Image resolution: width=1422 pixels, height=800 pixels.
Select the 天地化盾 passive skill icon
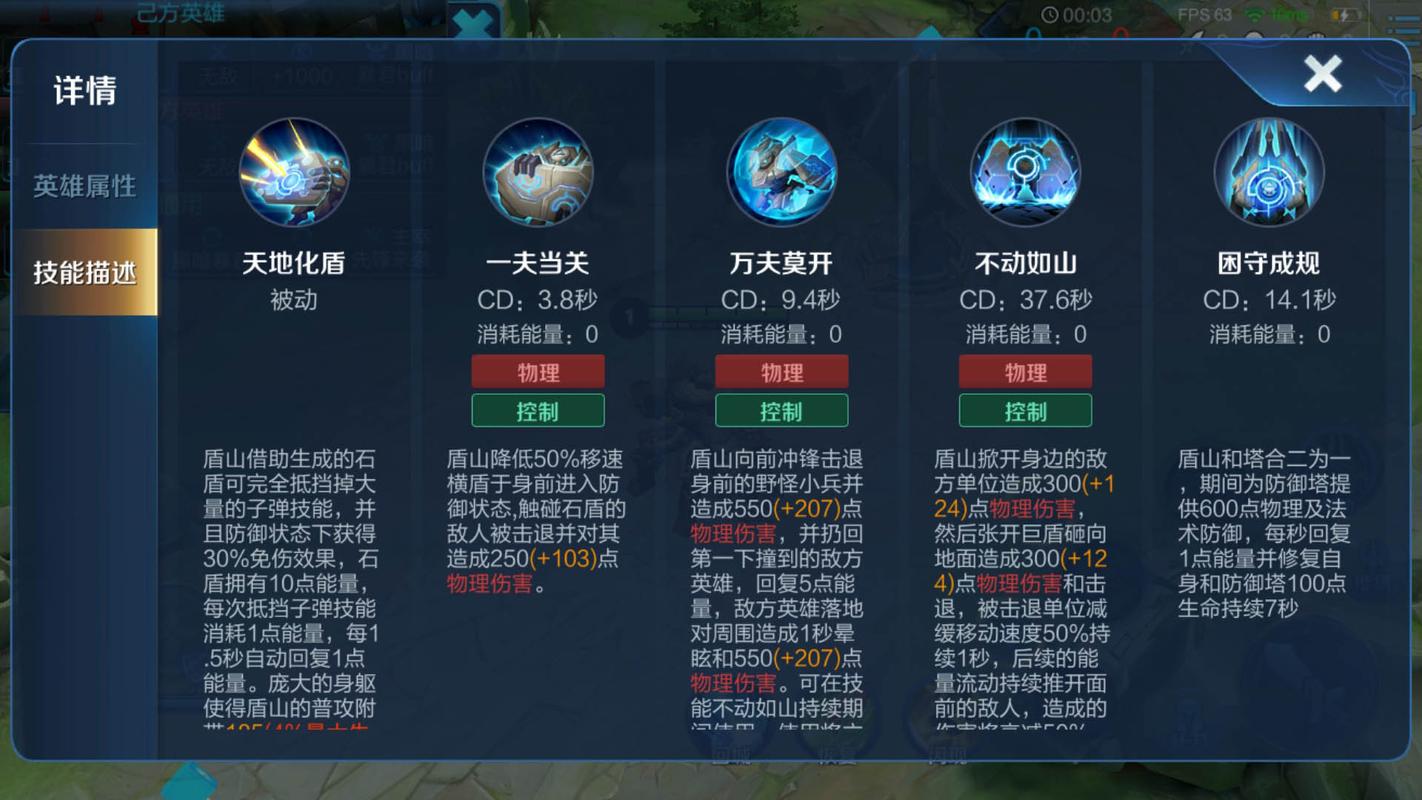point(295,172)
